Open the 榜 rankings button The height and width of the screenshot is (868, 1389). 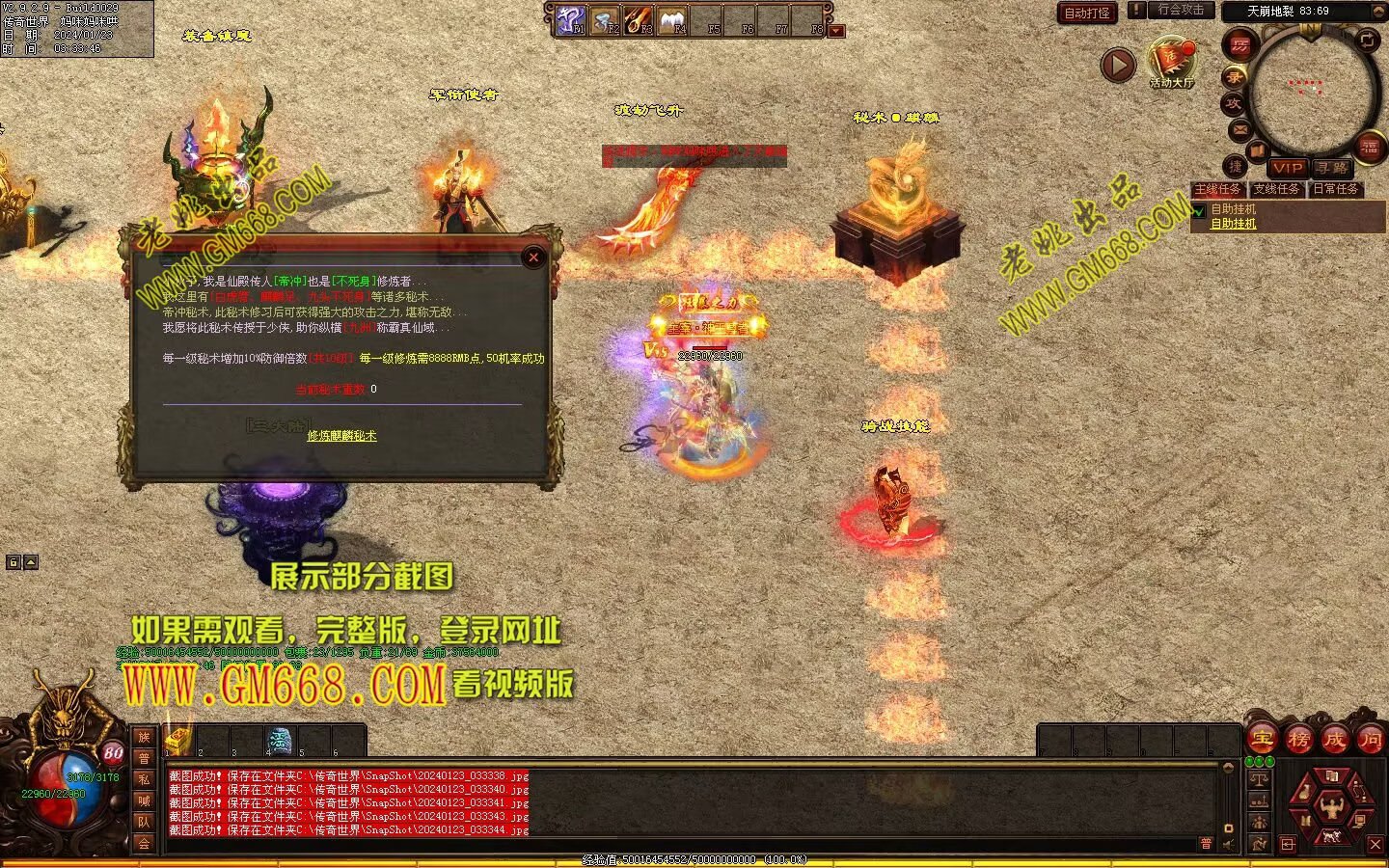pyautogui.click(x=1298, y=740)
